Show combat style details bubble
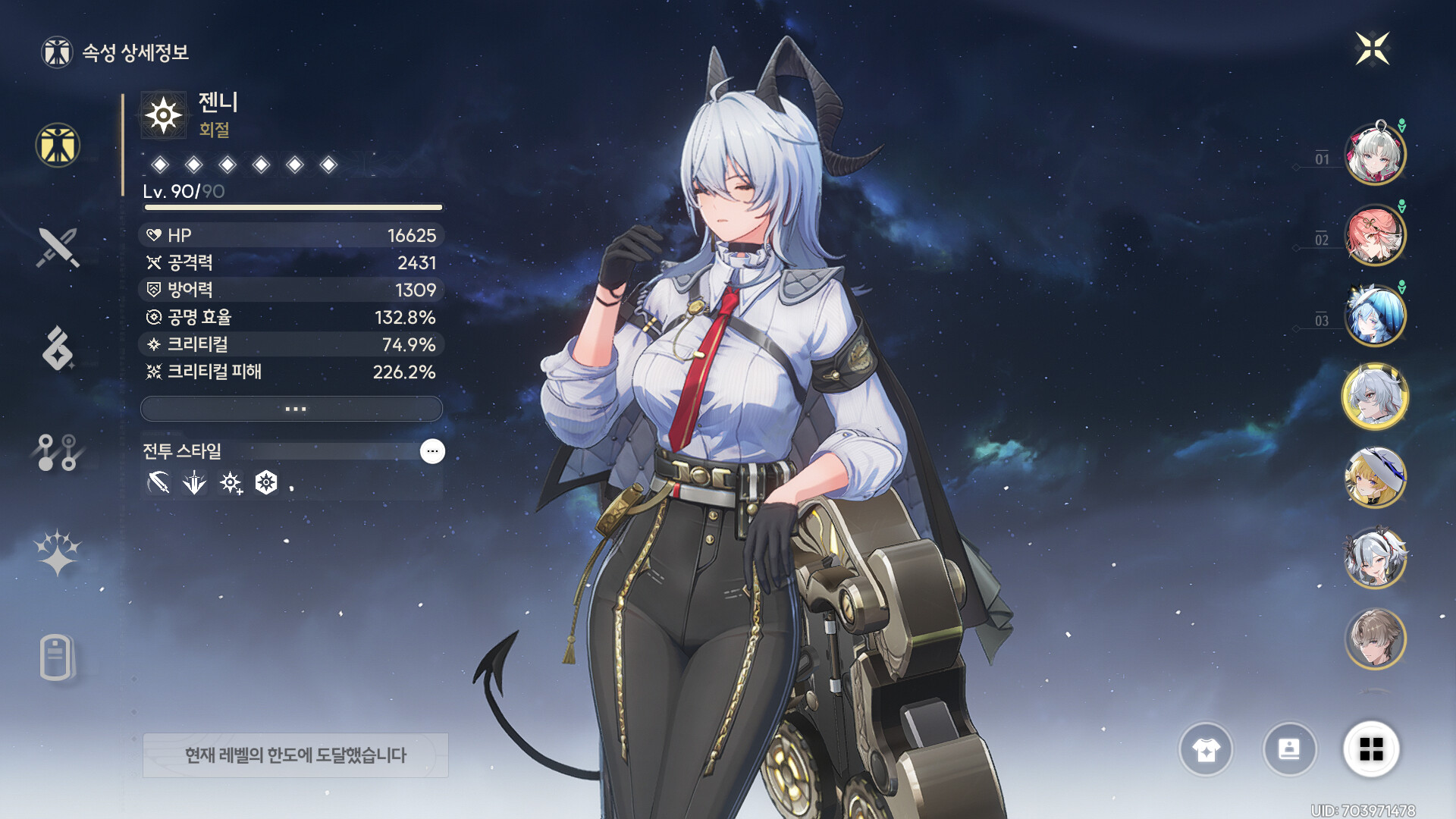Viewport: 1456px width, 819px height. (x=432, y=451)
